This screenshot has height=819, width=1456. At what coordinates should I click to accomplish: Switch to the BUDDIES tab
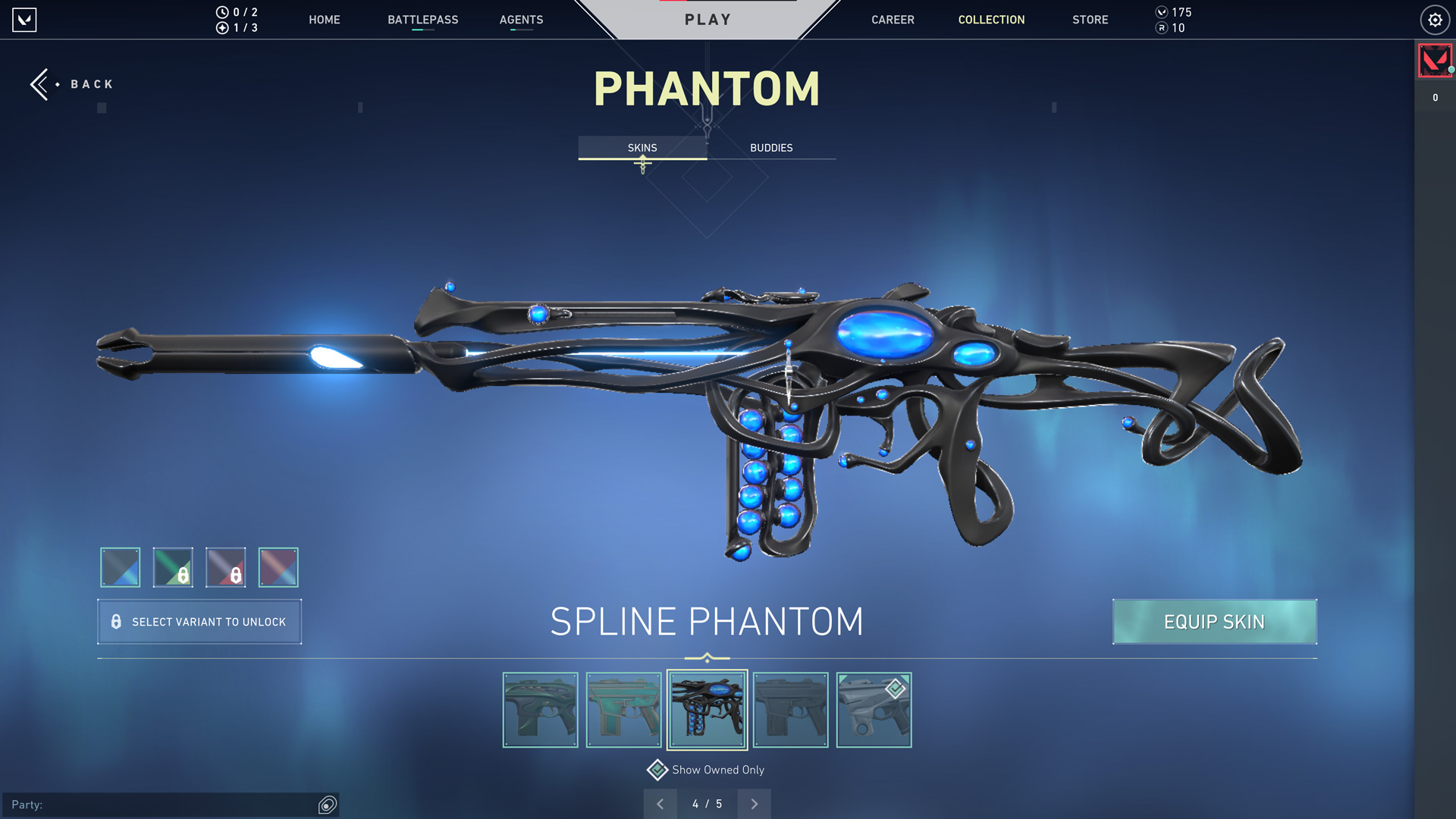(770, 148)
